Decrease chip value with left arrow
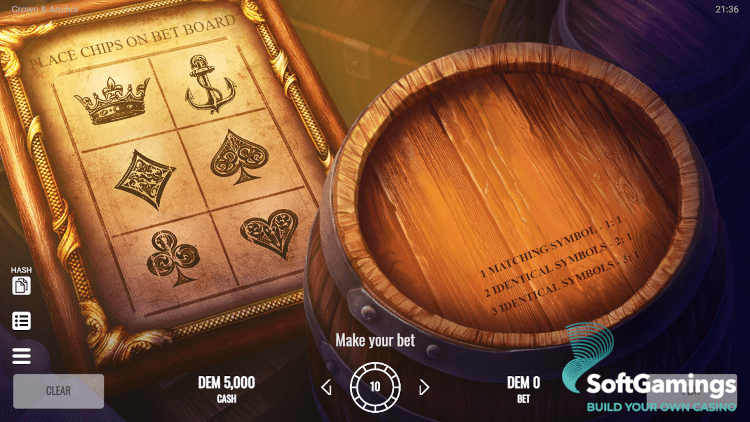The height and width of the screenshot is (422, 750). coord(326,387)
